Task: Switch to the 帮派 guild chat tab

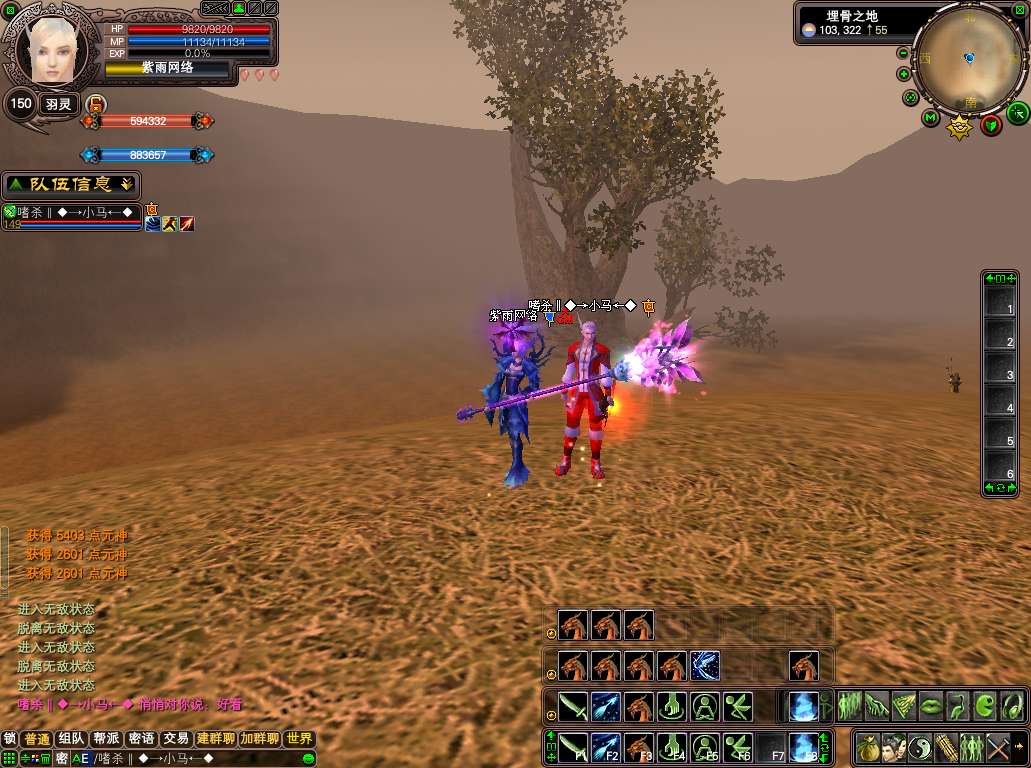Action: pos(106,739)
